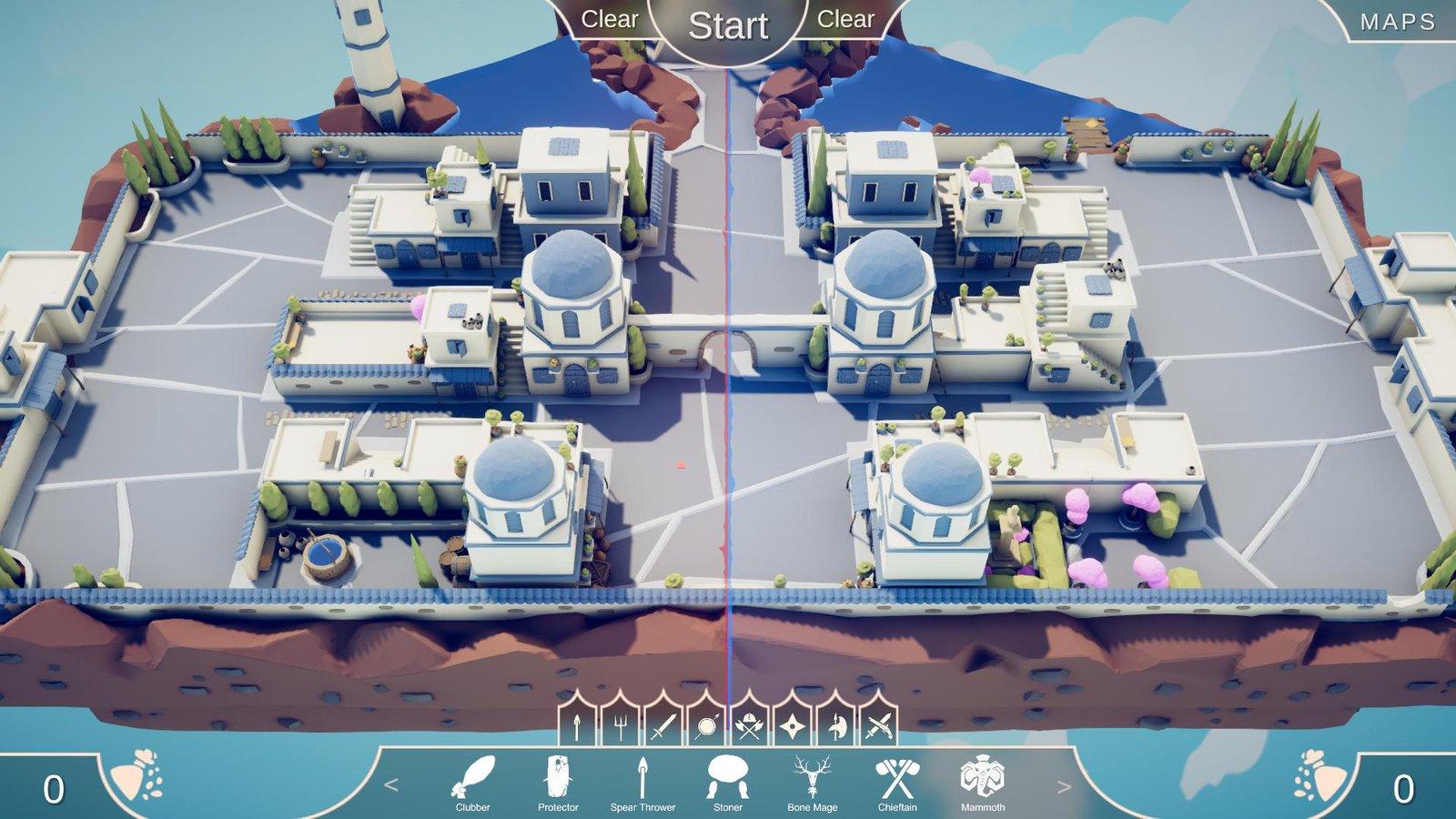Switch to the Tribal faction spear tab
Image resolution: width=1456 pixels, height=819 pixels.
click(577, 726)
